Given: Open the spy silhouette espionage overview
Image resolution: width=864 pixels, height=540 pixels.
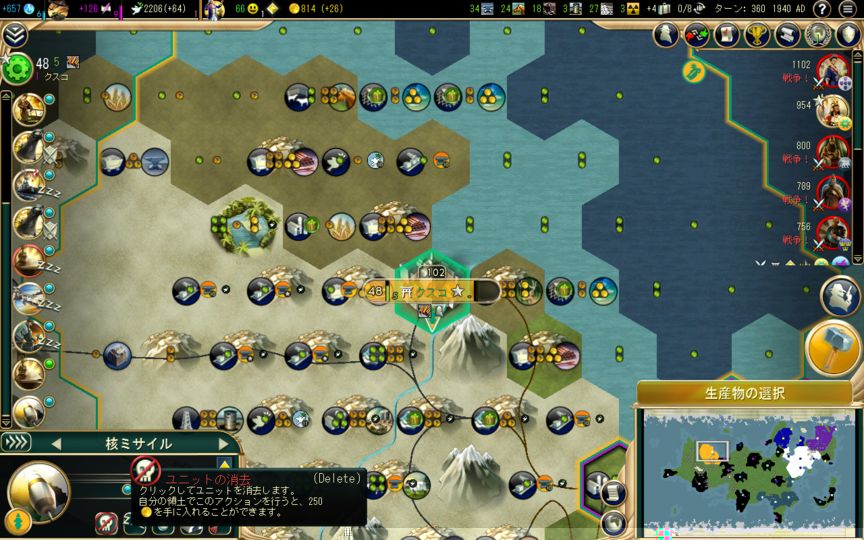Looking at the screenshot, I should 667,35.
